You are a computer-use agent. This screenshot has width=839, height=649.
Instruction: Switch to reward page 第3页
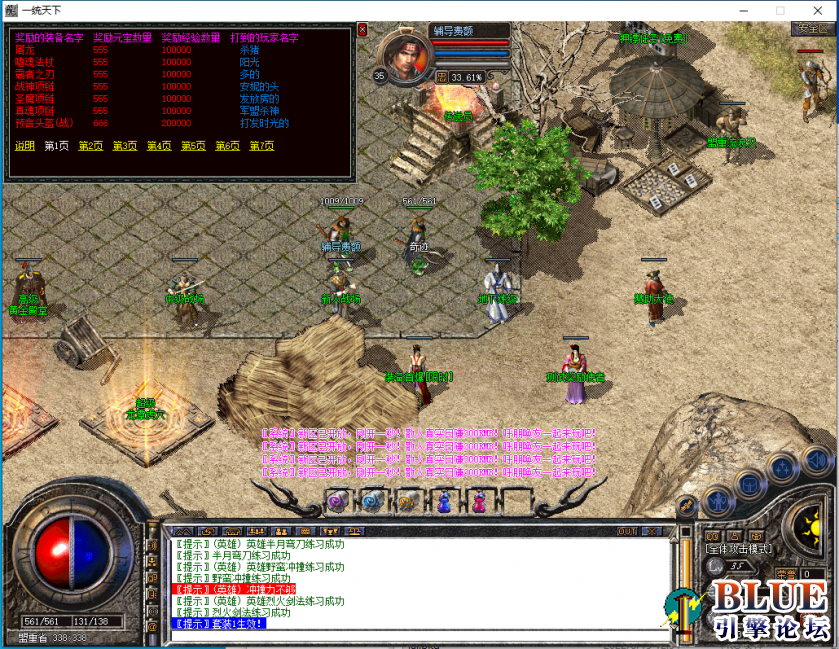124,146
